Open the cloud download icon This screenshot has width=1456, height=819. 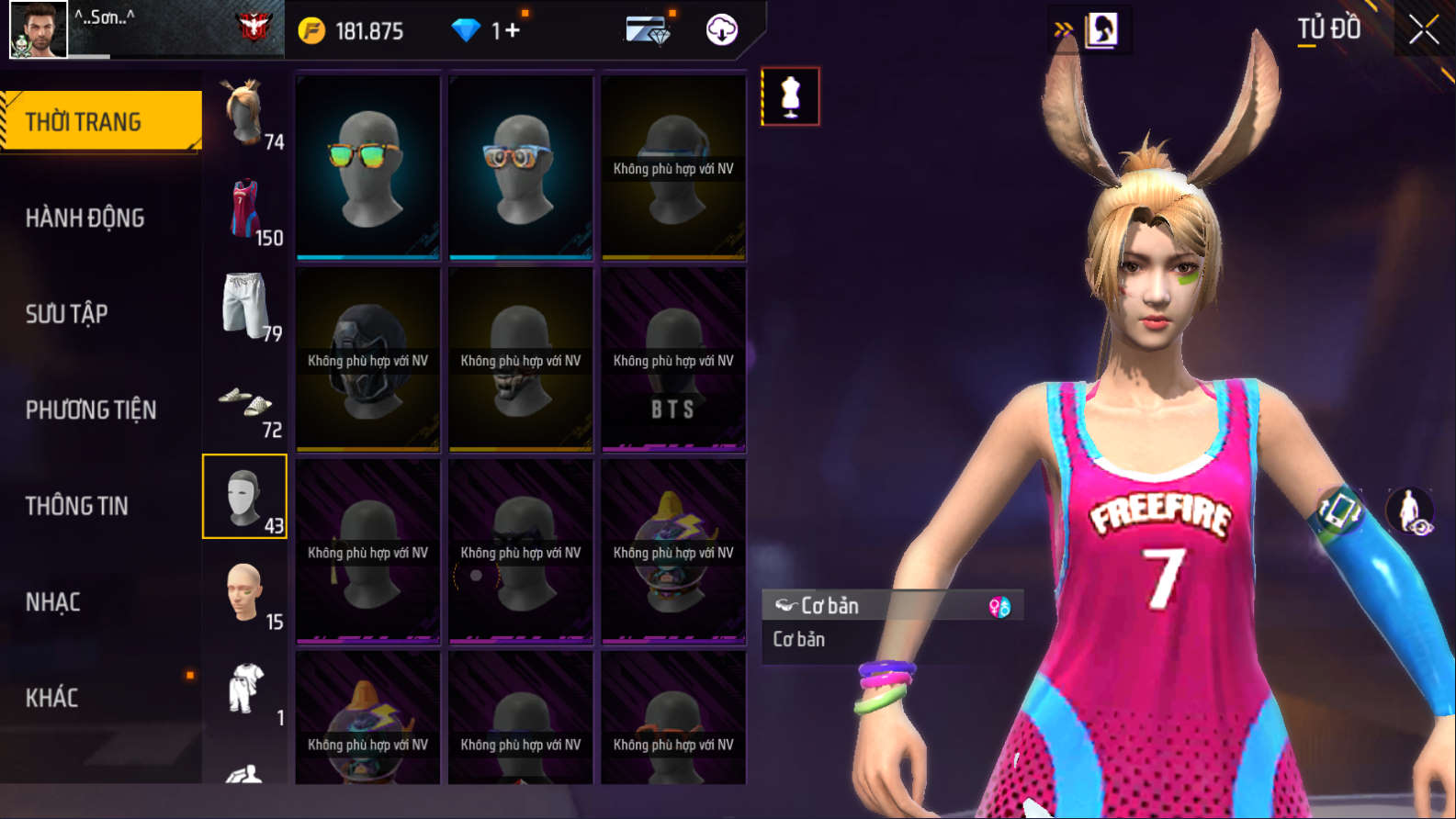coord(722,30)
